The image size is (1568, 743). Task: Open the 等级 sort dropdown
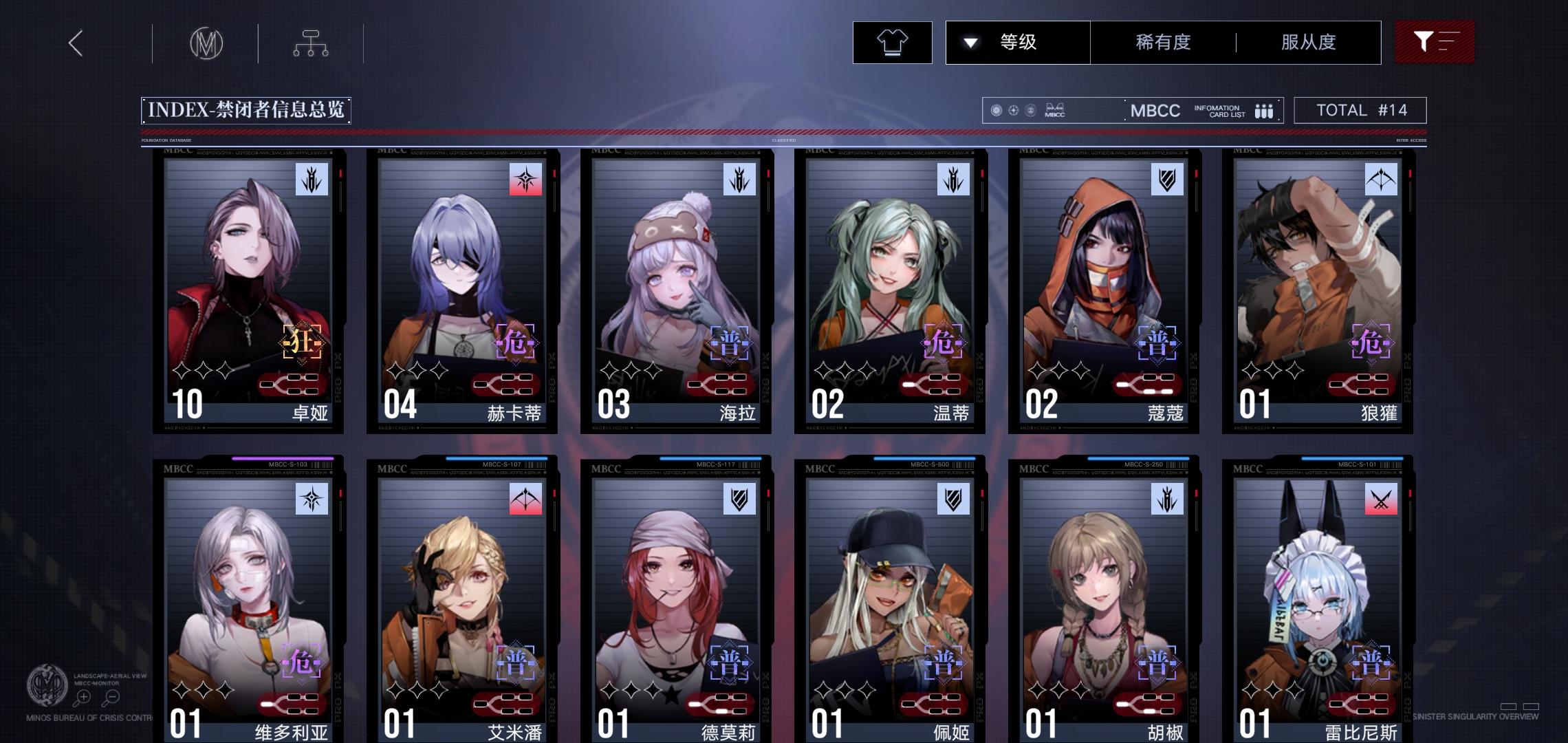(1017, 42)
